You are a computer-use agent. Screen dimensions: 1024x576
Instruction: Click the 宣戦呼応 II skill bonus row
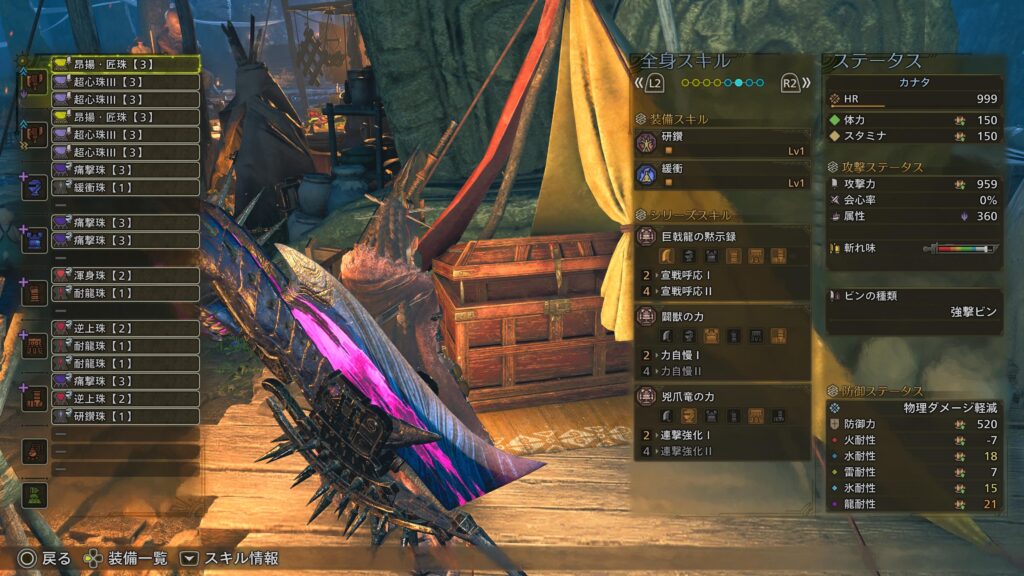pos(723,291)
